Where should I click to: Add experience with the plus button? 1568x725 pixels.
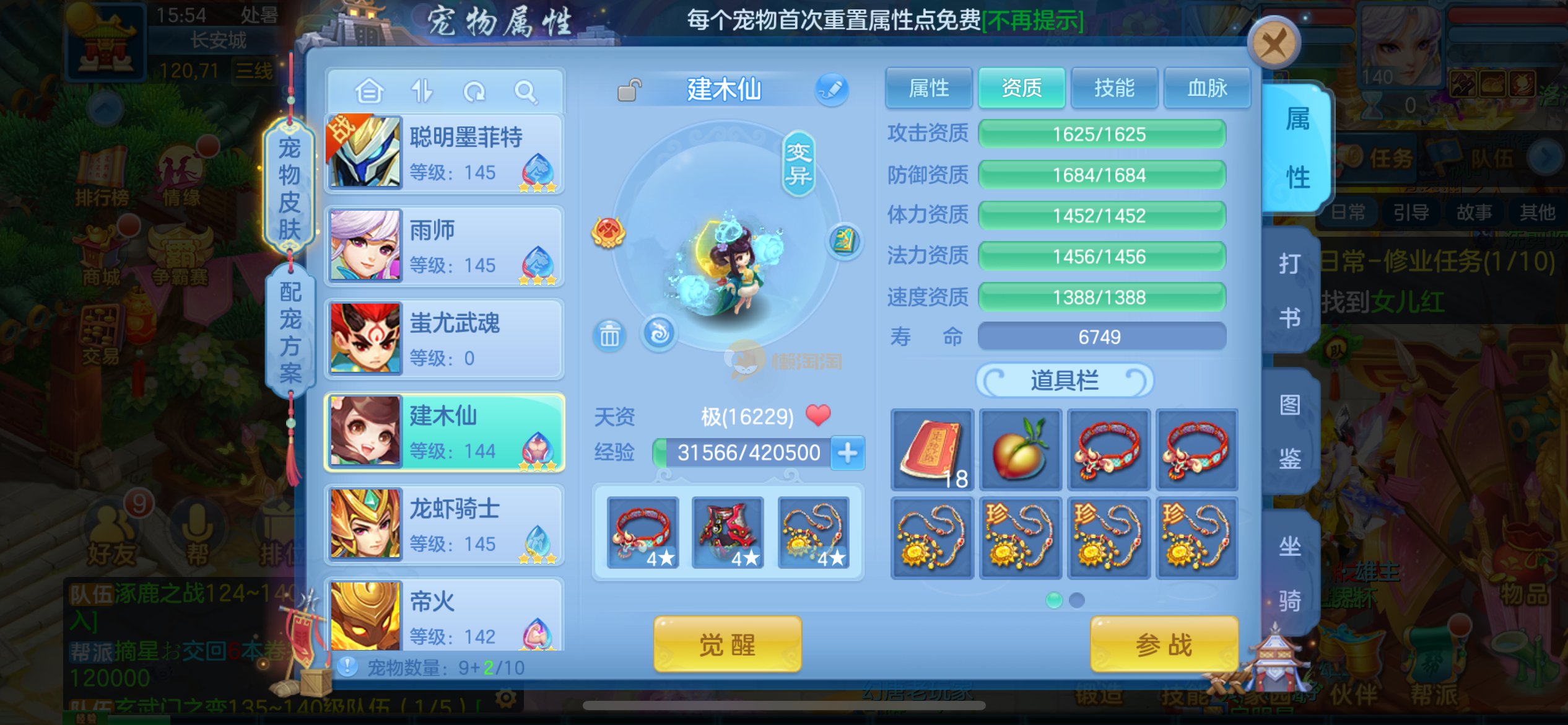pyautogui.click(x=847, y=453)
